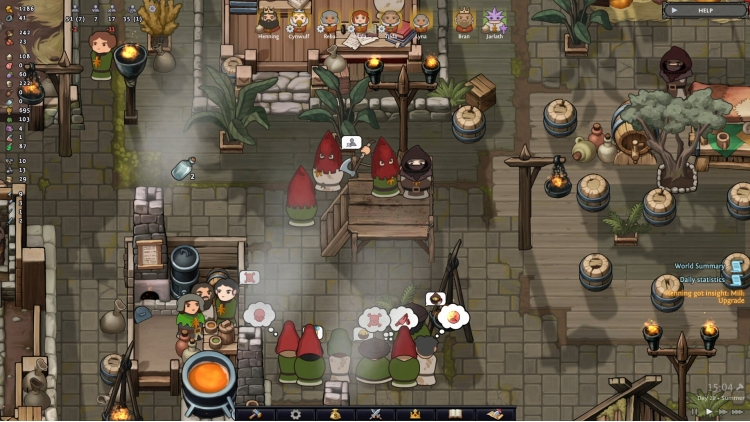The width and height of the screenshot is (750, 422).
Task: Open the hammer build menu
Action: tap(254, 414)
